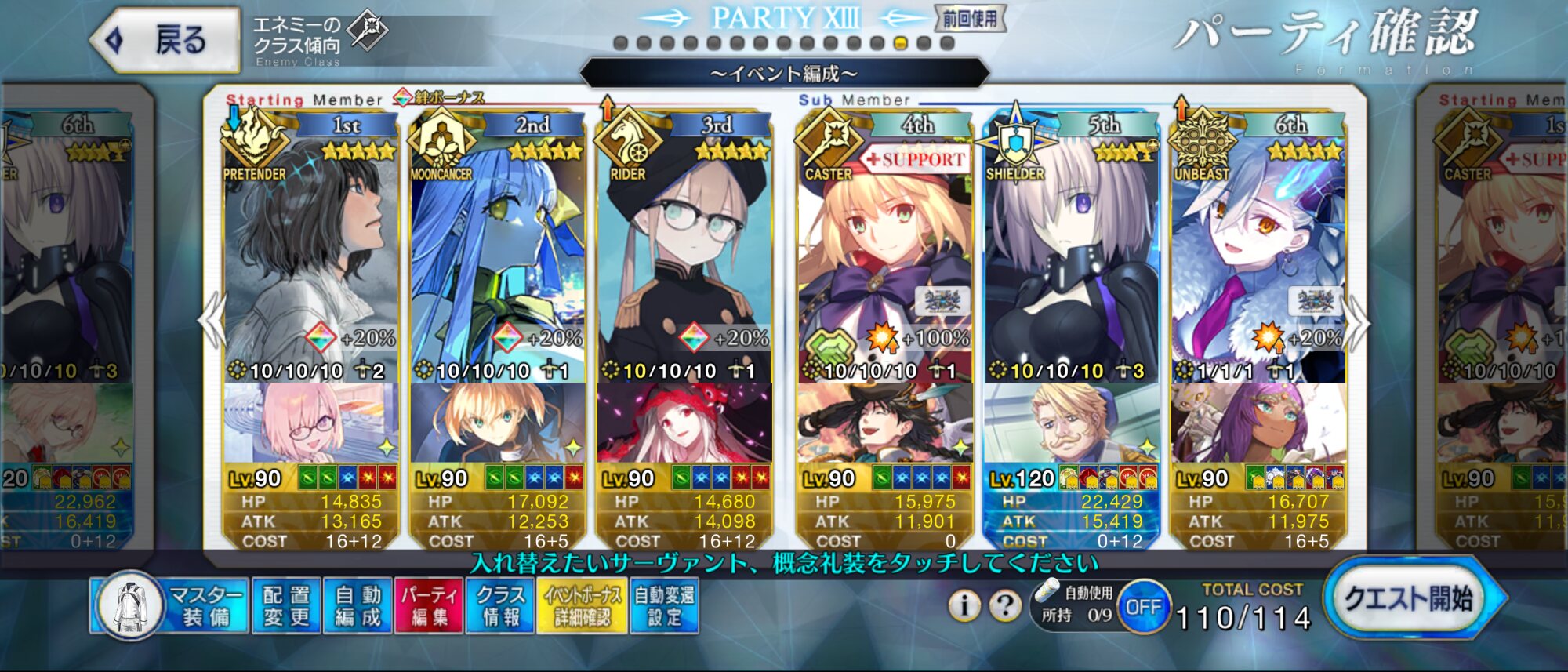Open イベントボーナス詳細確認 event bonus details
Screen dimensions: 1568x672
point(582,605)
